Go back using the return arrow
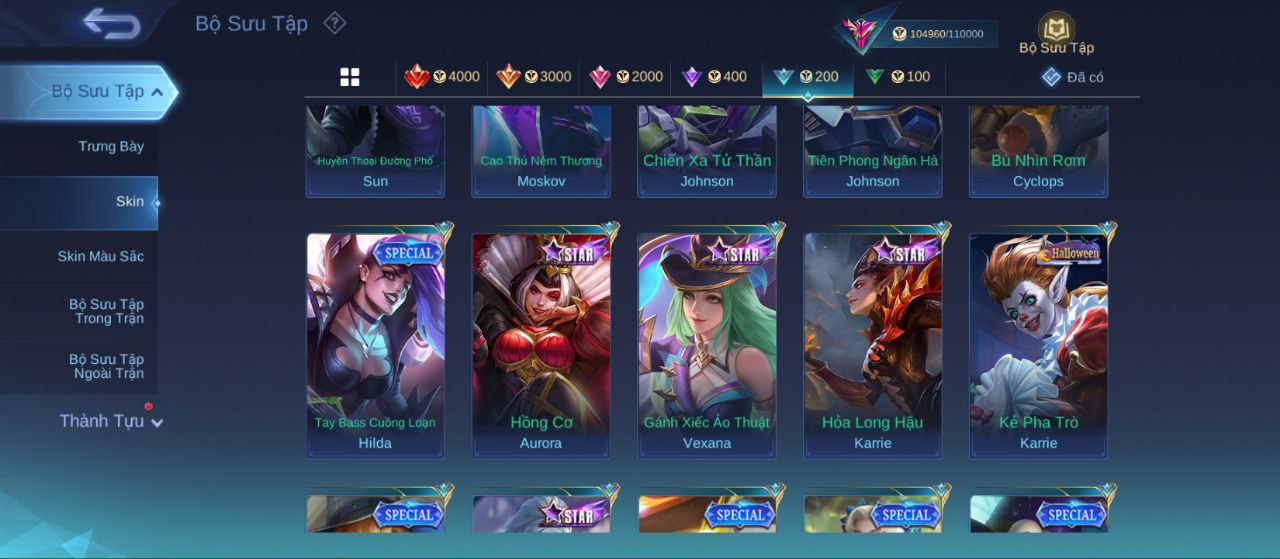 tap(111, 23)
